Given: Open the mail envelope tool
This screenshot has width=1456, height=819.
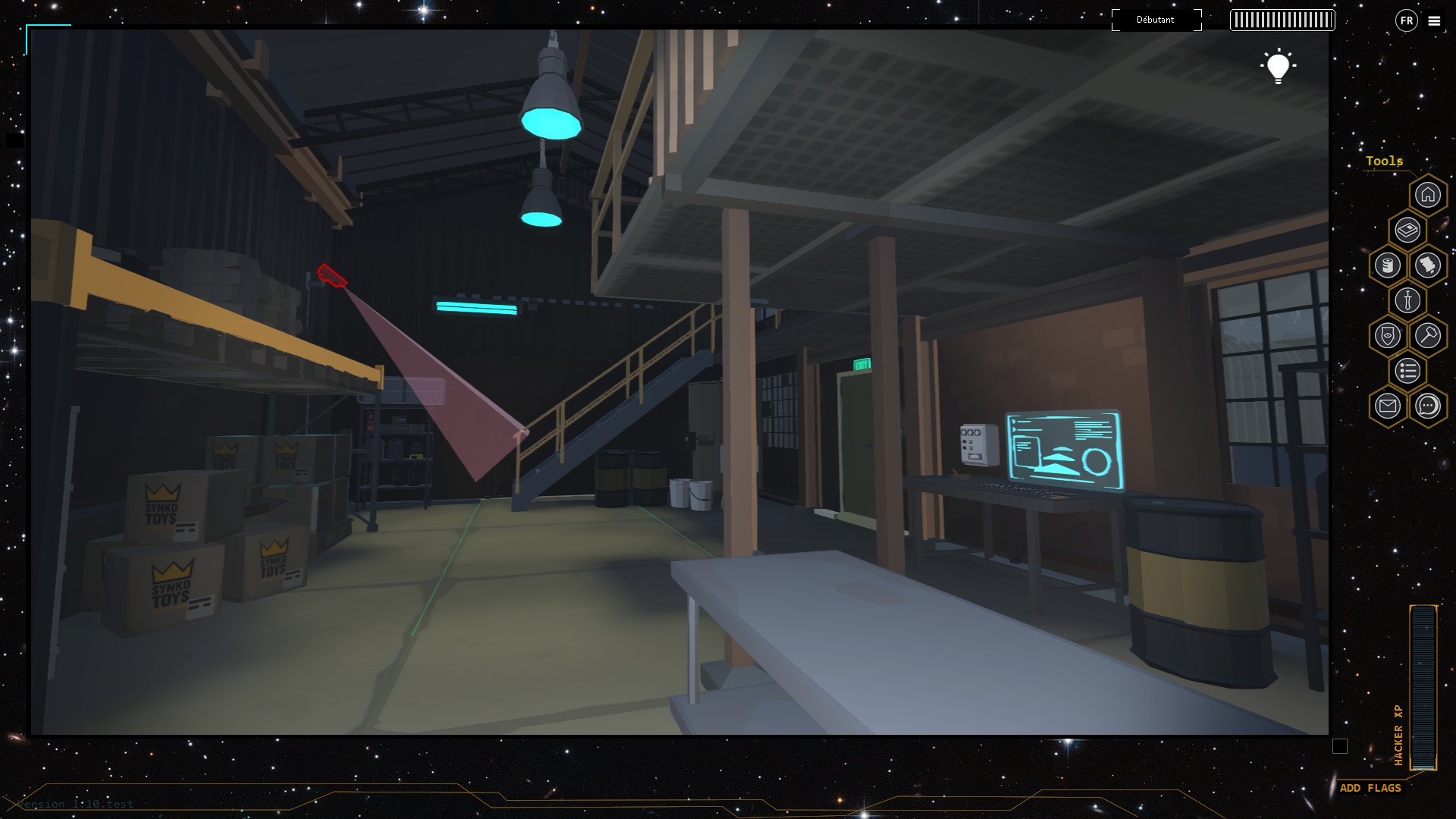Looking at the screenshot, I should (x=1389, y=404).
